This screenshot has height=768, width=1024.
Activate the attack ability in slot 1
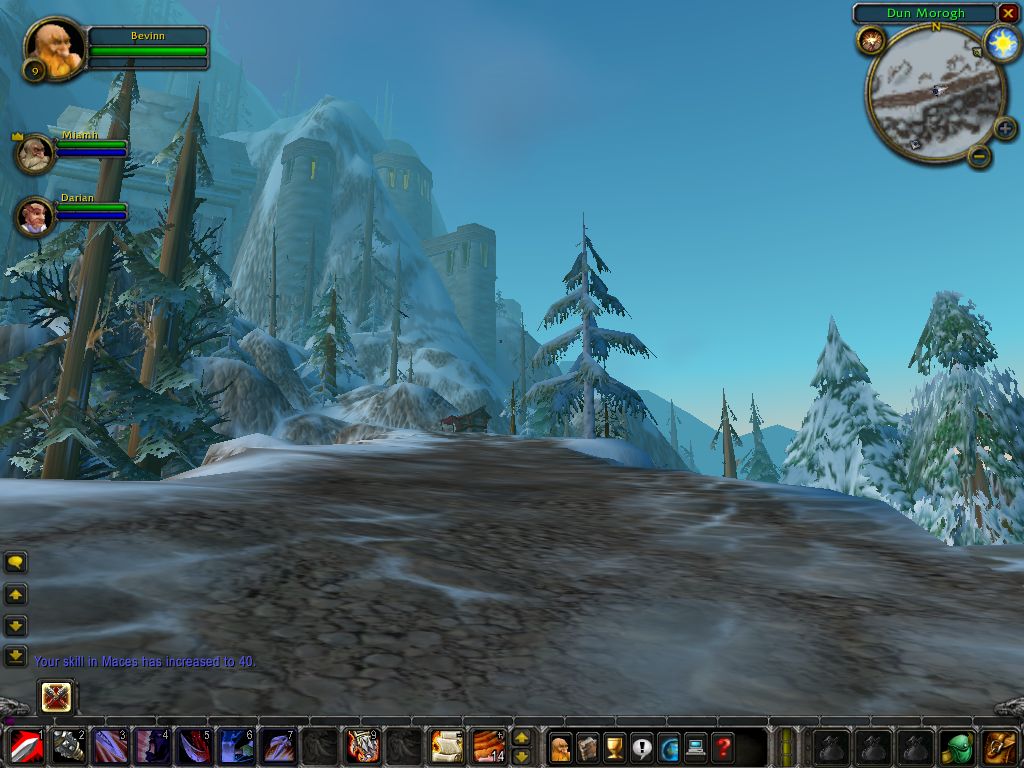pos(24,746)
